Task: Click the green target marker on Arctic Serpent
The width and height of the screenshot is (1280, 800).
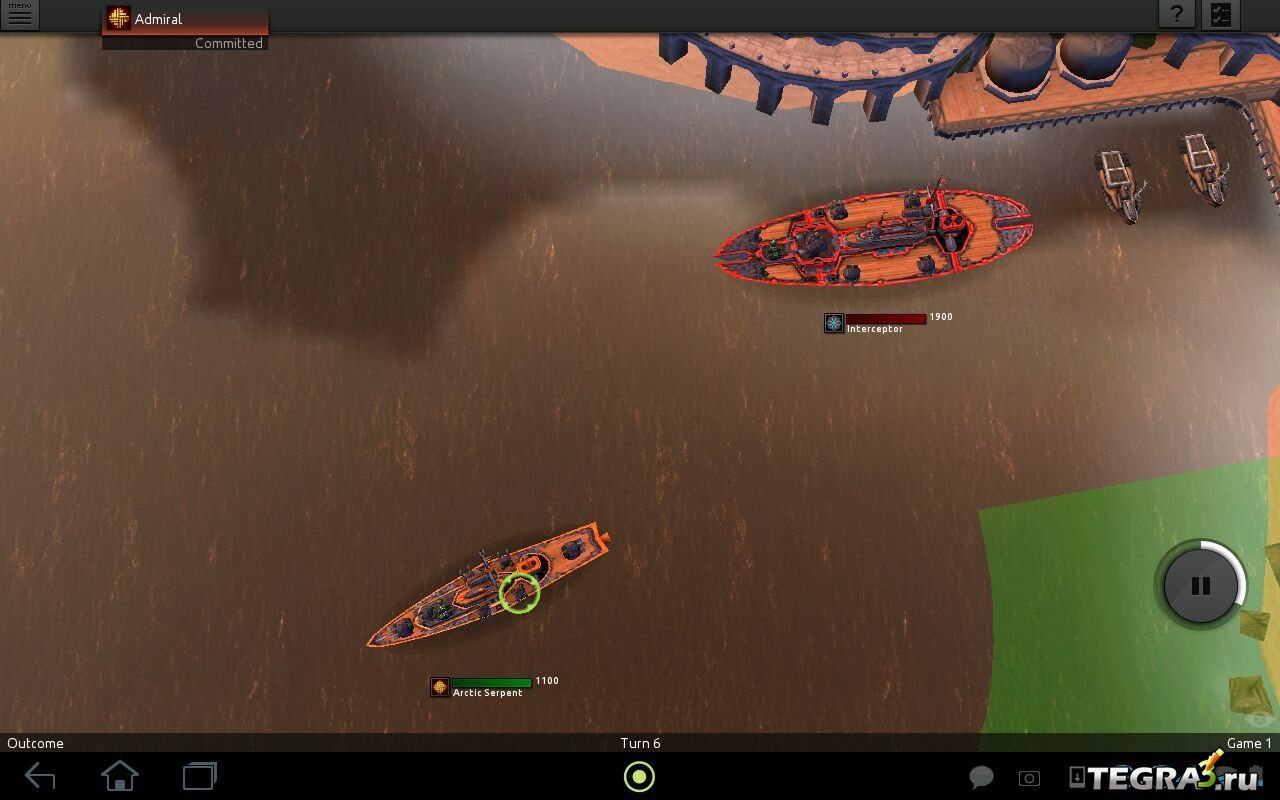Action: tap(519, 592)
